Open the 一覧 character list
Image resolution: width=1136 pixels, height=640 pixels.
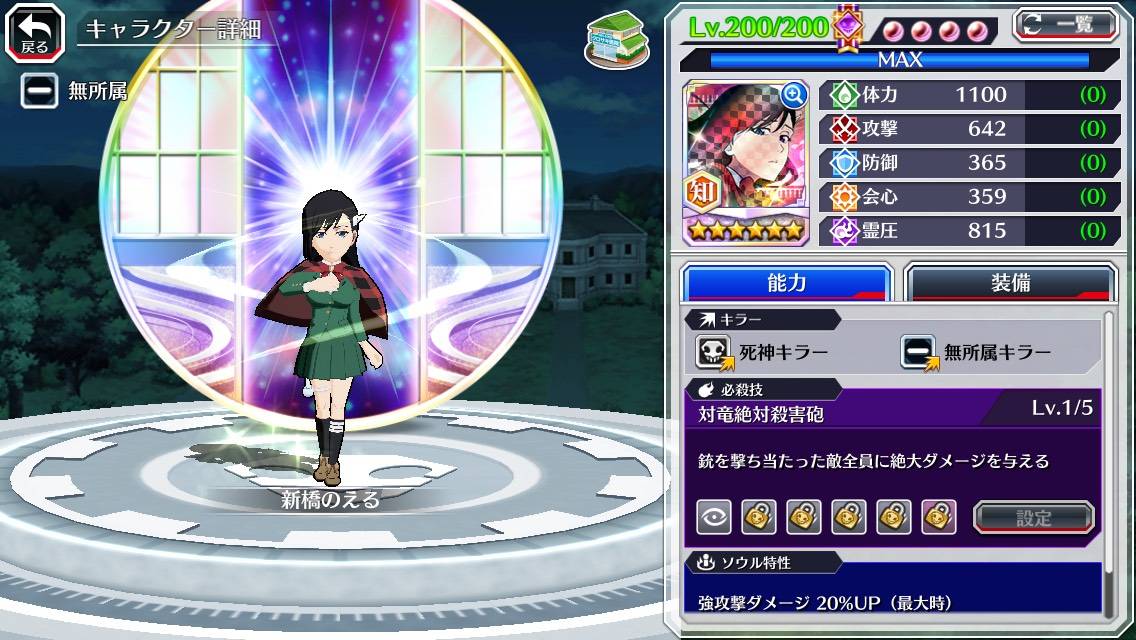coord(1065,24)
